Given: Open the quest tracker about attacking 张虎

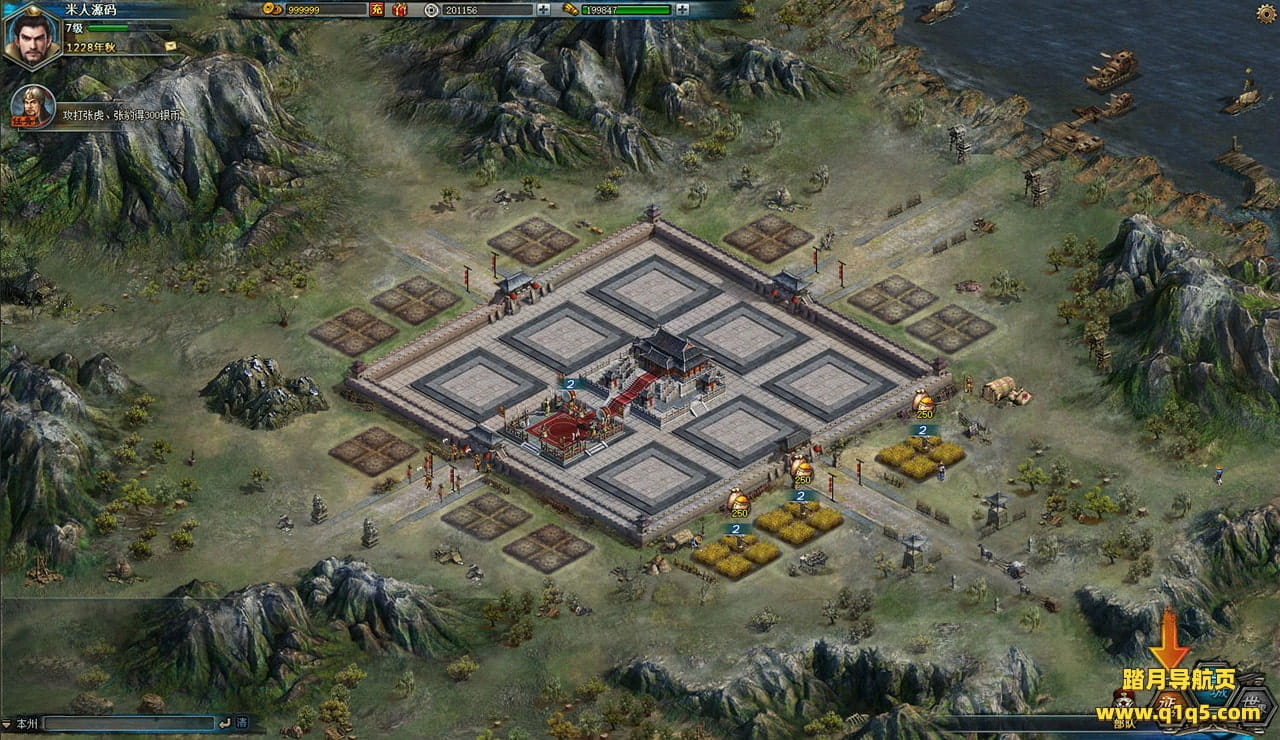Looking at the screenshot, I should click(120, 115).
